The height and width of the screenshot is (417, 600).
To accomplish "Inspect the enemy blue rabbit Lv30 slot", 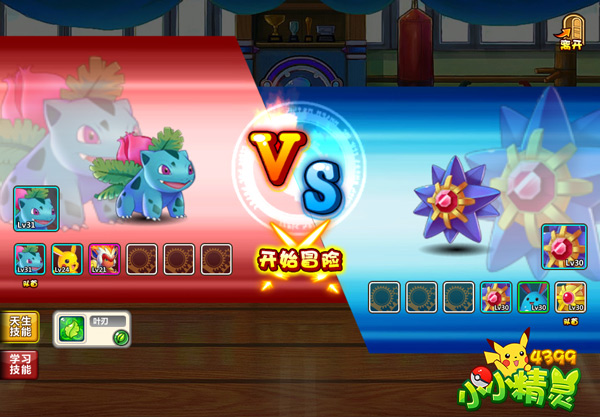I will coord(534,298).
